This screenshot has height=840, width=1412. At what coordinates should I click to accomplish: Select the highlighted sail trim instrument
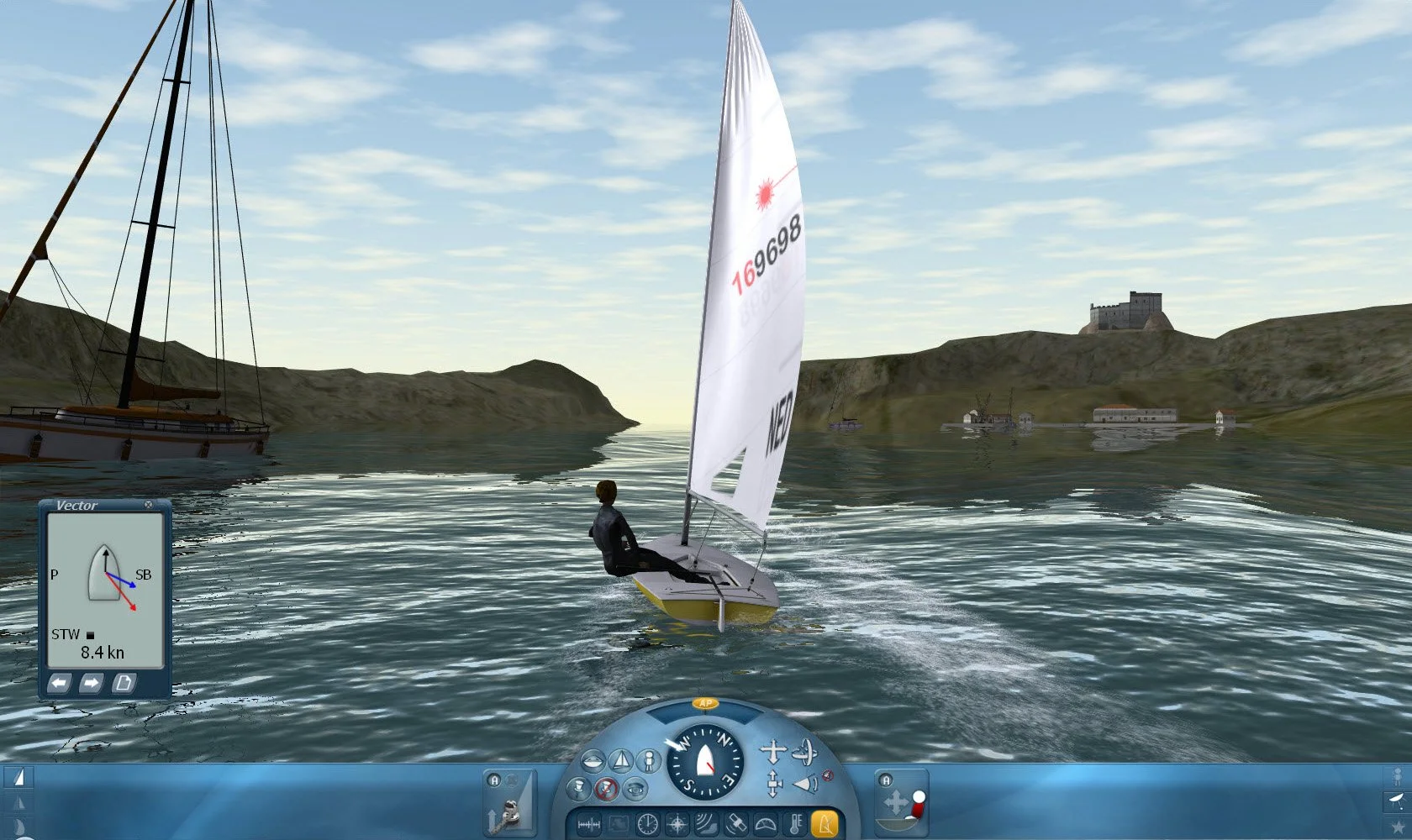[825, 823]
